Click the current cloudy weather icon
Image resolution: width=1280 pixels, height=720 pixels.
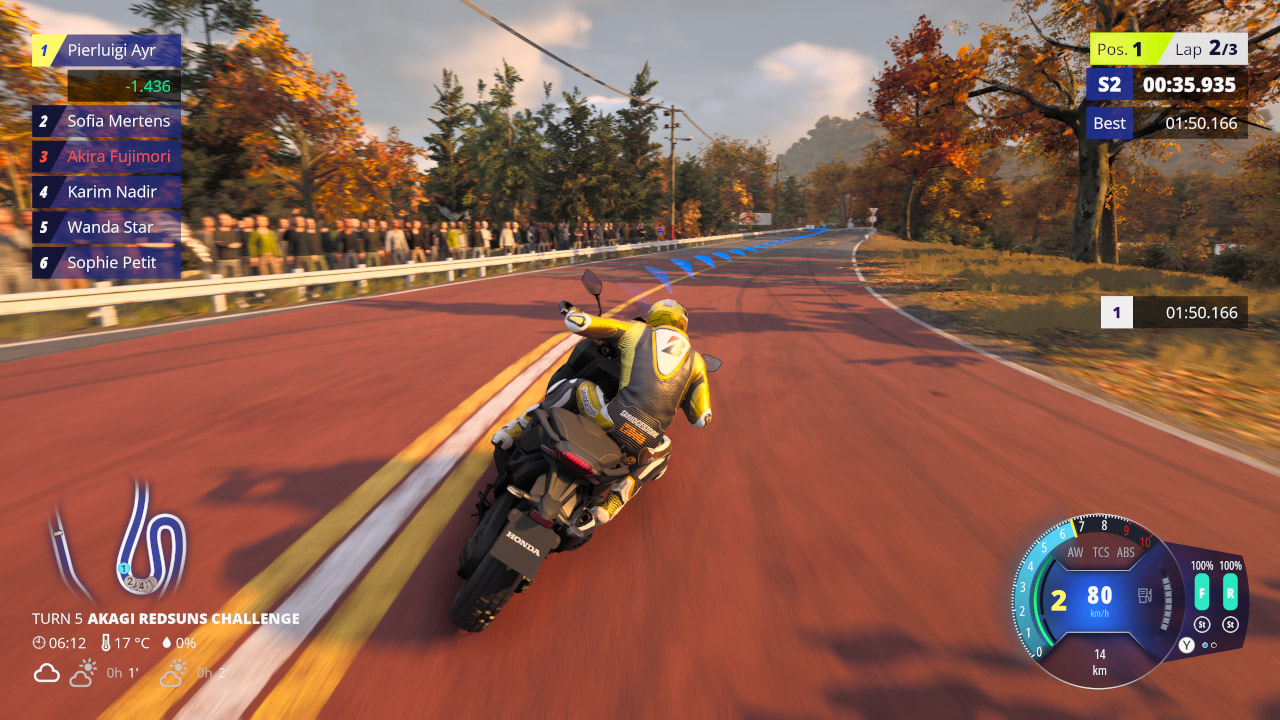point(47,673)
